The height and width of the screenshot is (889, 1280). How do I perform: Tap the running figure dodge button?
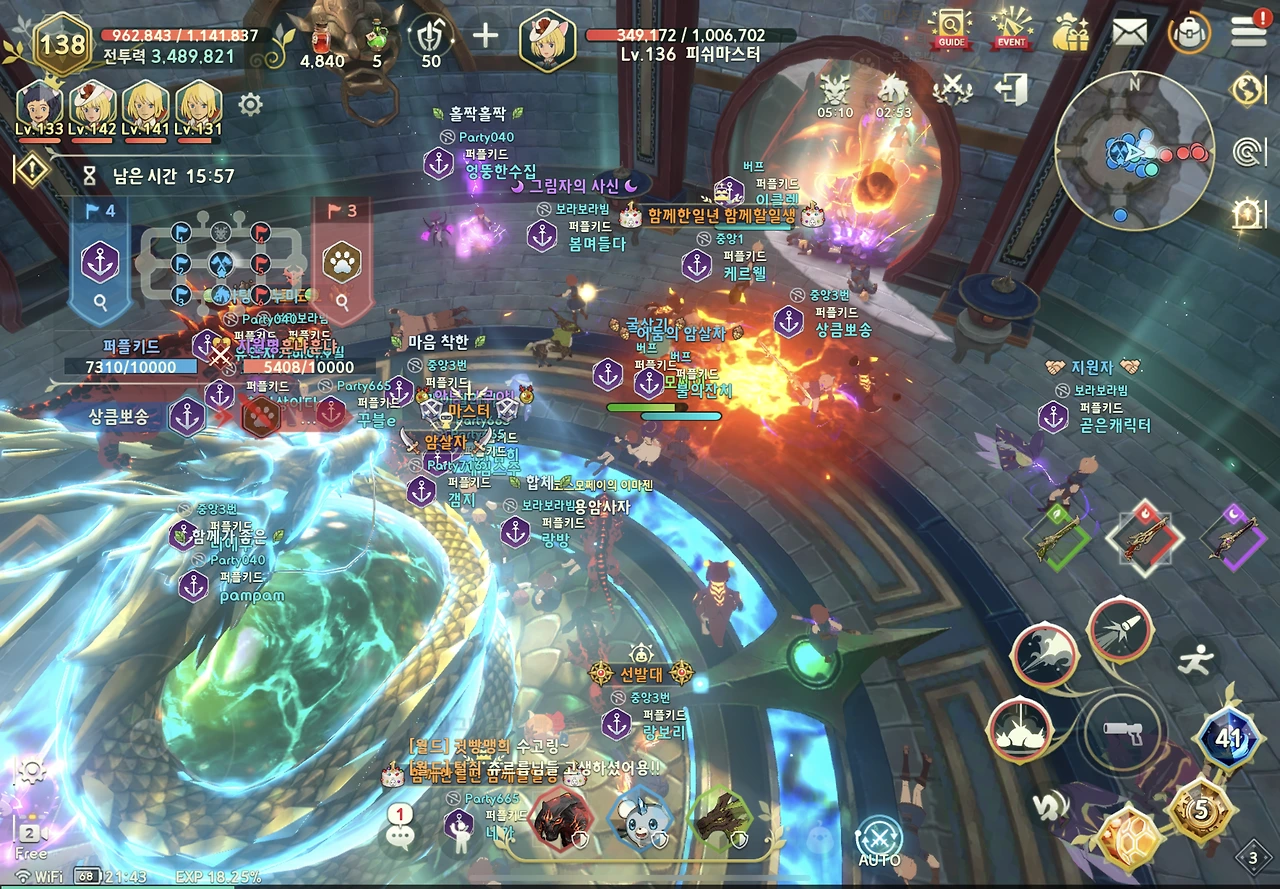(x=1195, y=660)
